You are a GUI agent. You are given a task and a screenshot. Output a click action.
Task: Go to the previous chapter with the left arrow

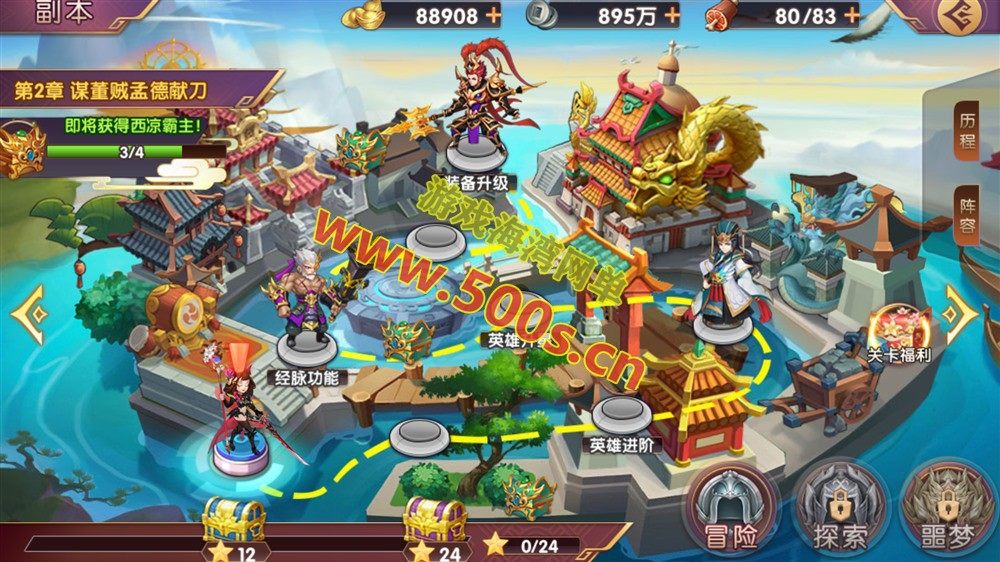(28, 313)
